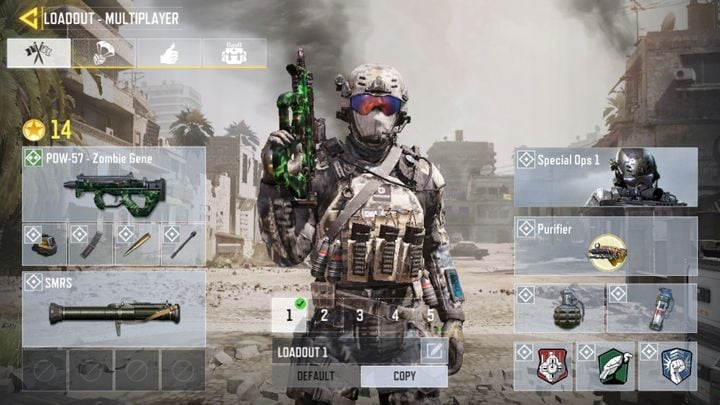Open the bullet ammo attachment slot

pyautogui.click(x=136, y=245)
